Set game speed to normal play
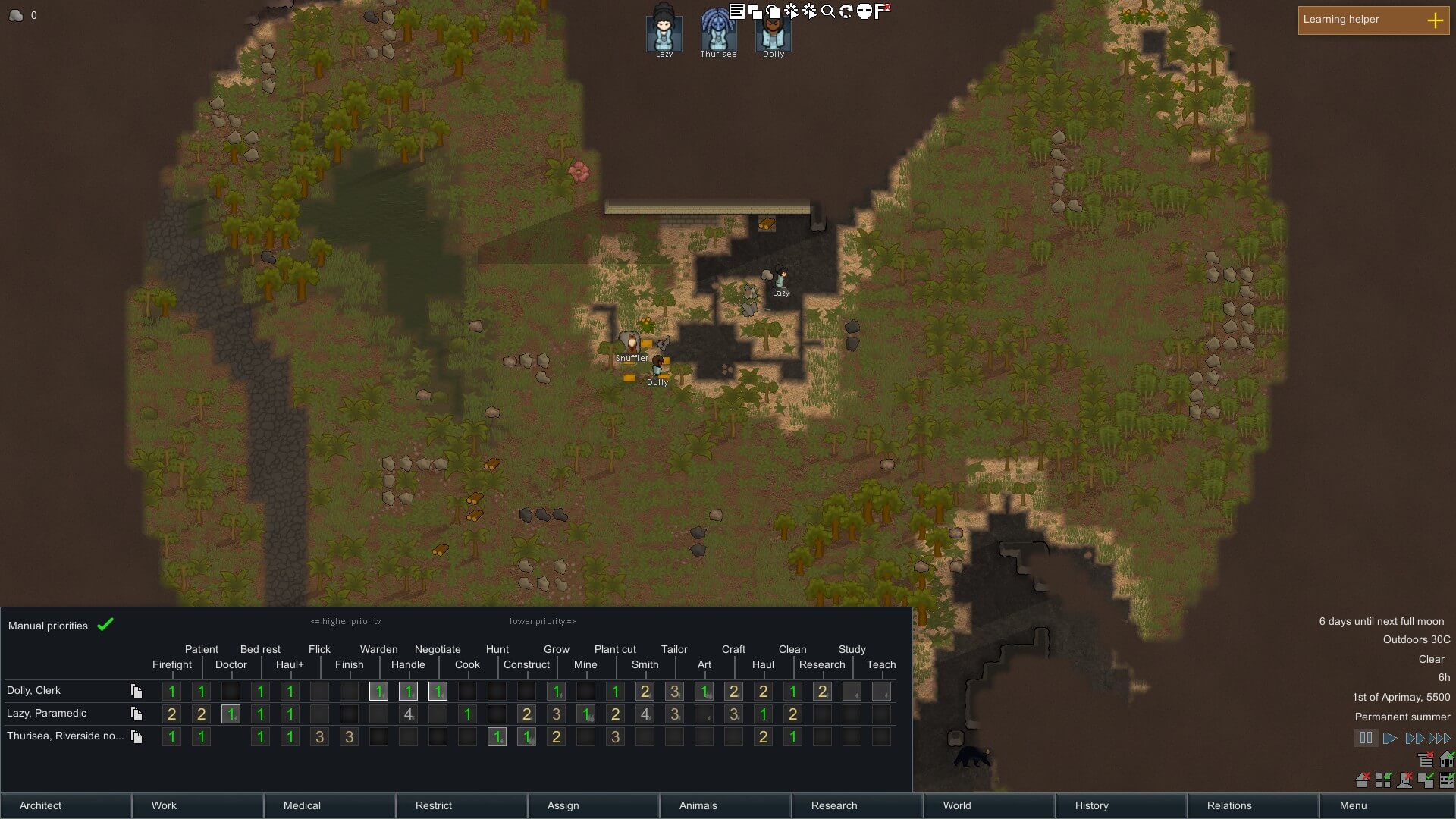 [1390, 738]
